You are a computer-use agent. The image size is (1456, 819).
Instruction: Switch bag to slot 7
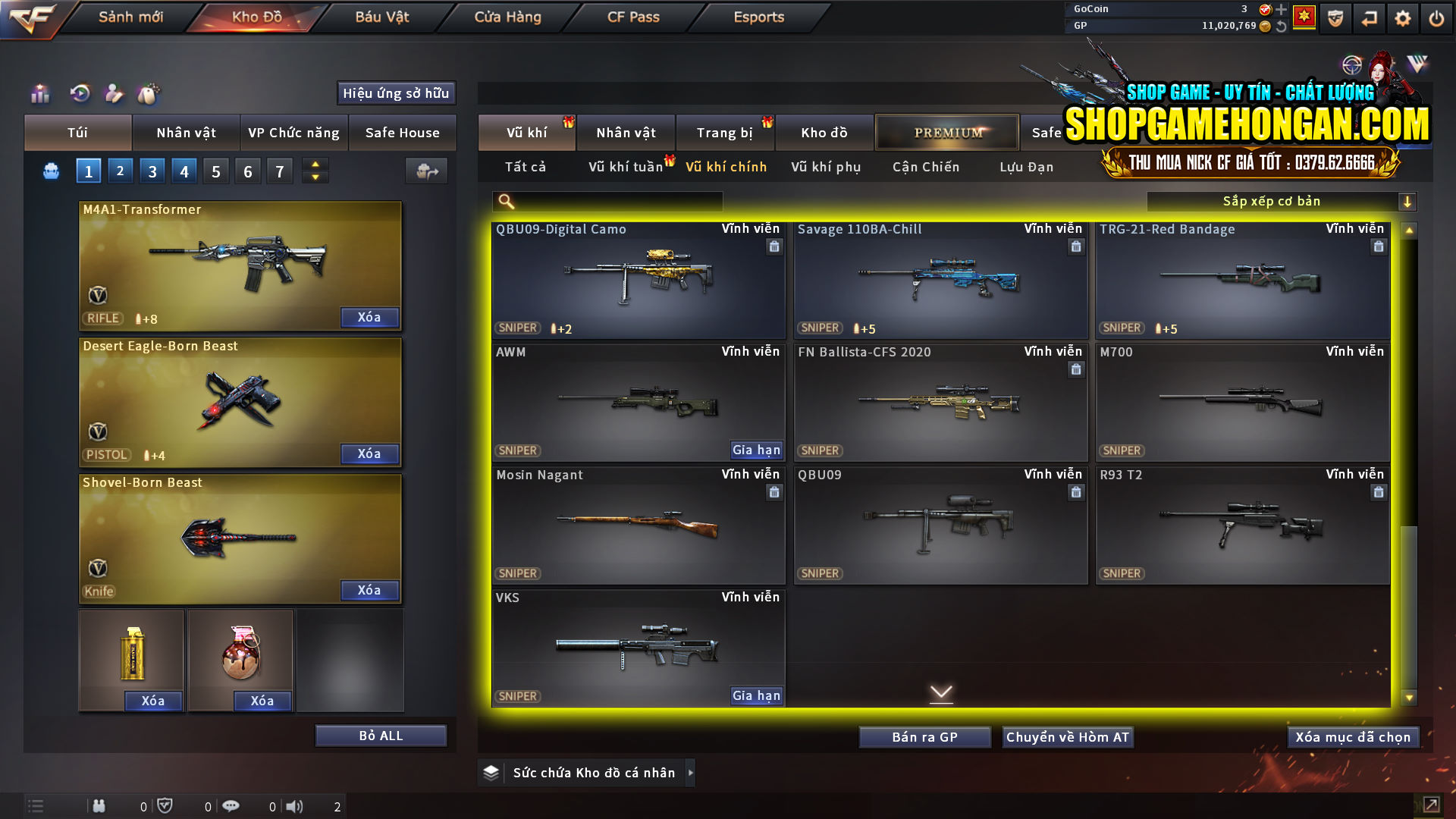click(279, 171)
